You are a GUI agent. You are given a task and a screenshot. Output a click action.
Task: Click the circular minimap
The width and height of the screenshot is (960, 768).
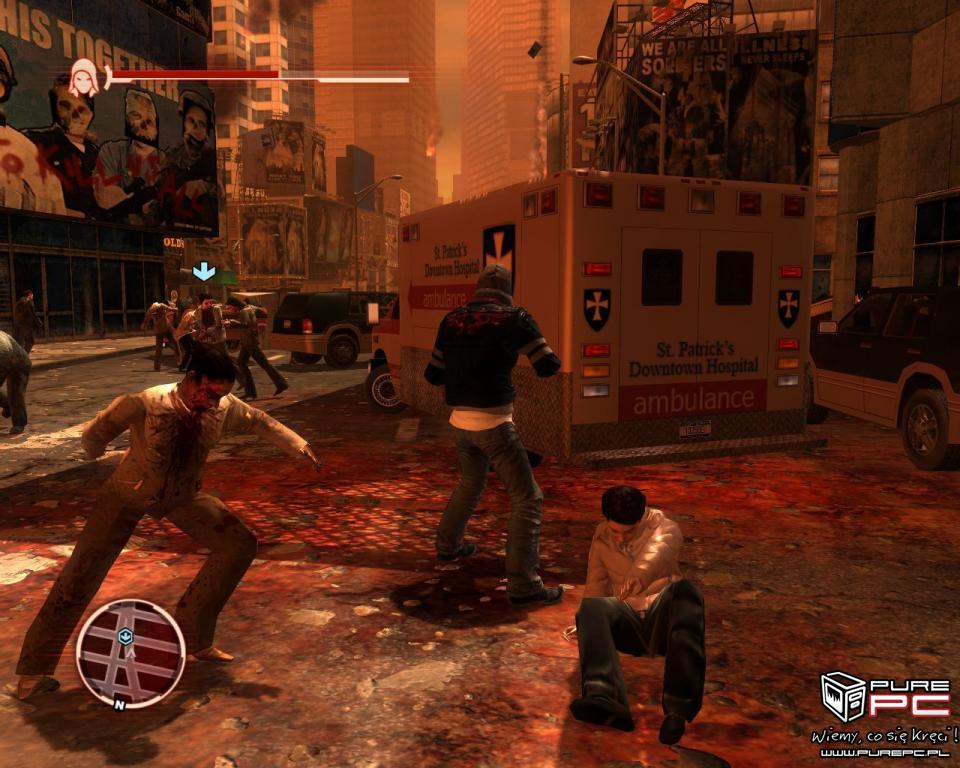coord(131,652)
